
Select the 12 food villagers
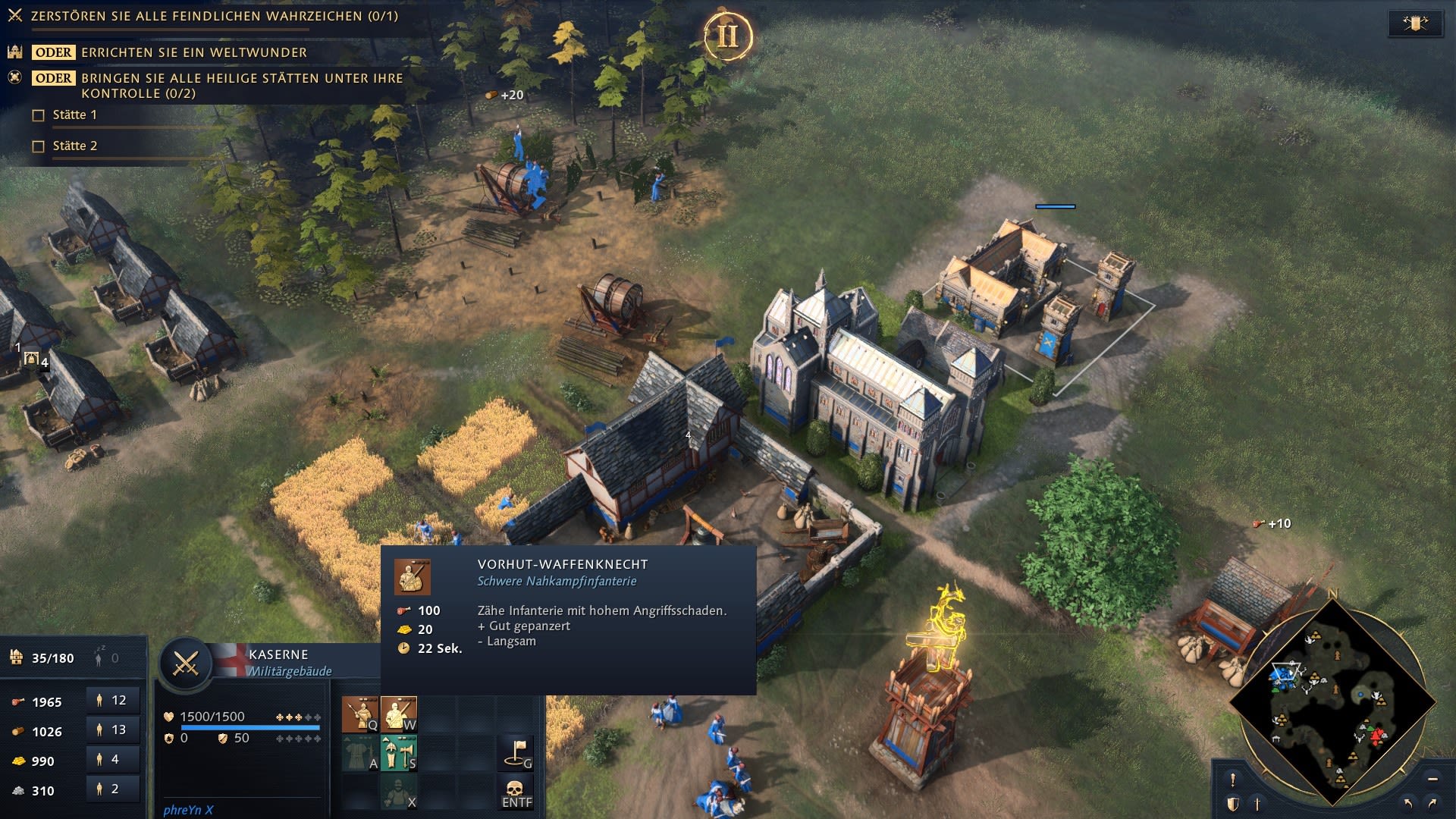(112, 701)
